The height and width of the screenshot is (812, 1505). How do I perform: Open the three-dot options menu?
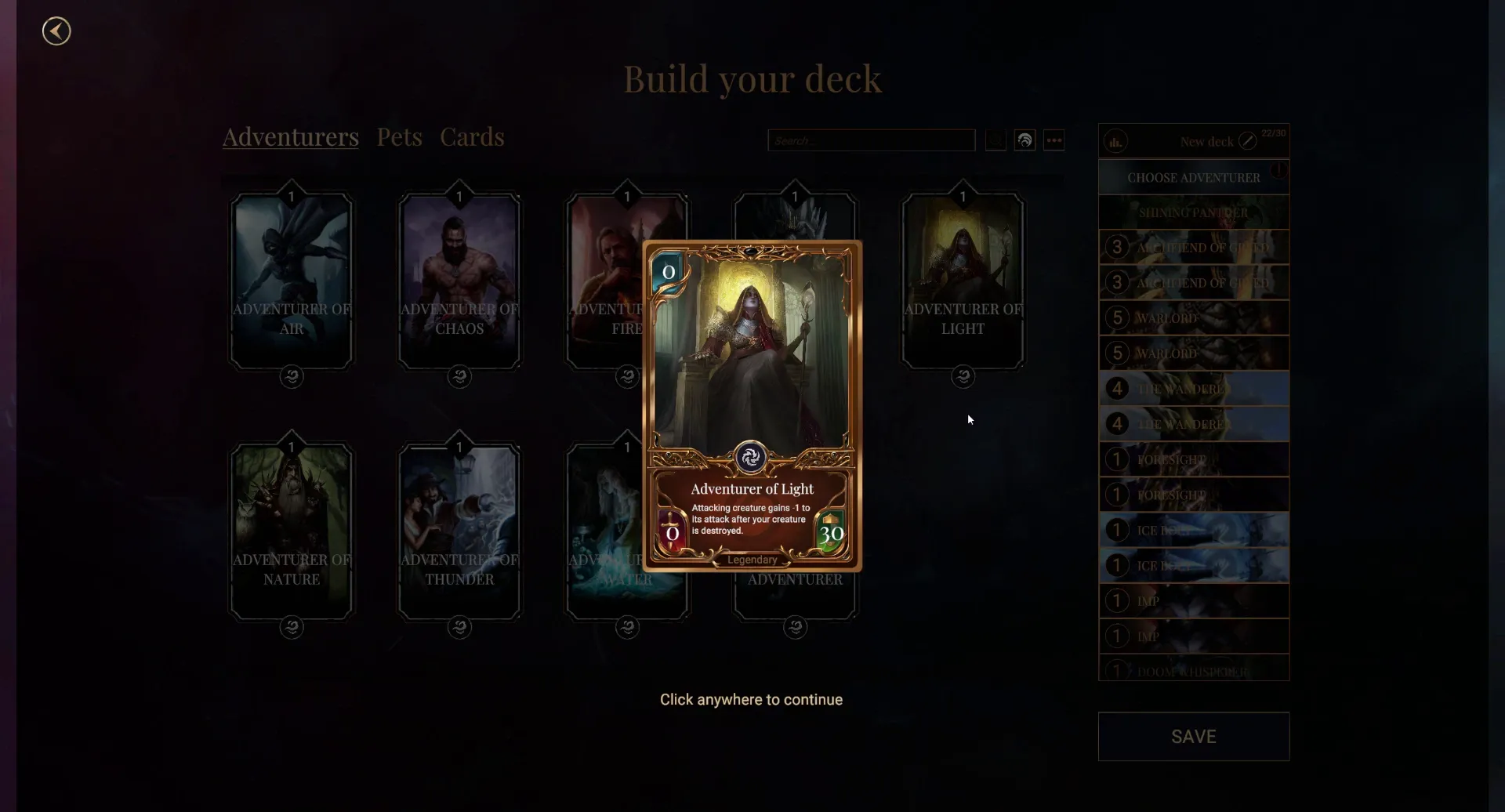(1053, 140)
